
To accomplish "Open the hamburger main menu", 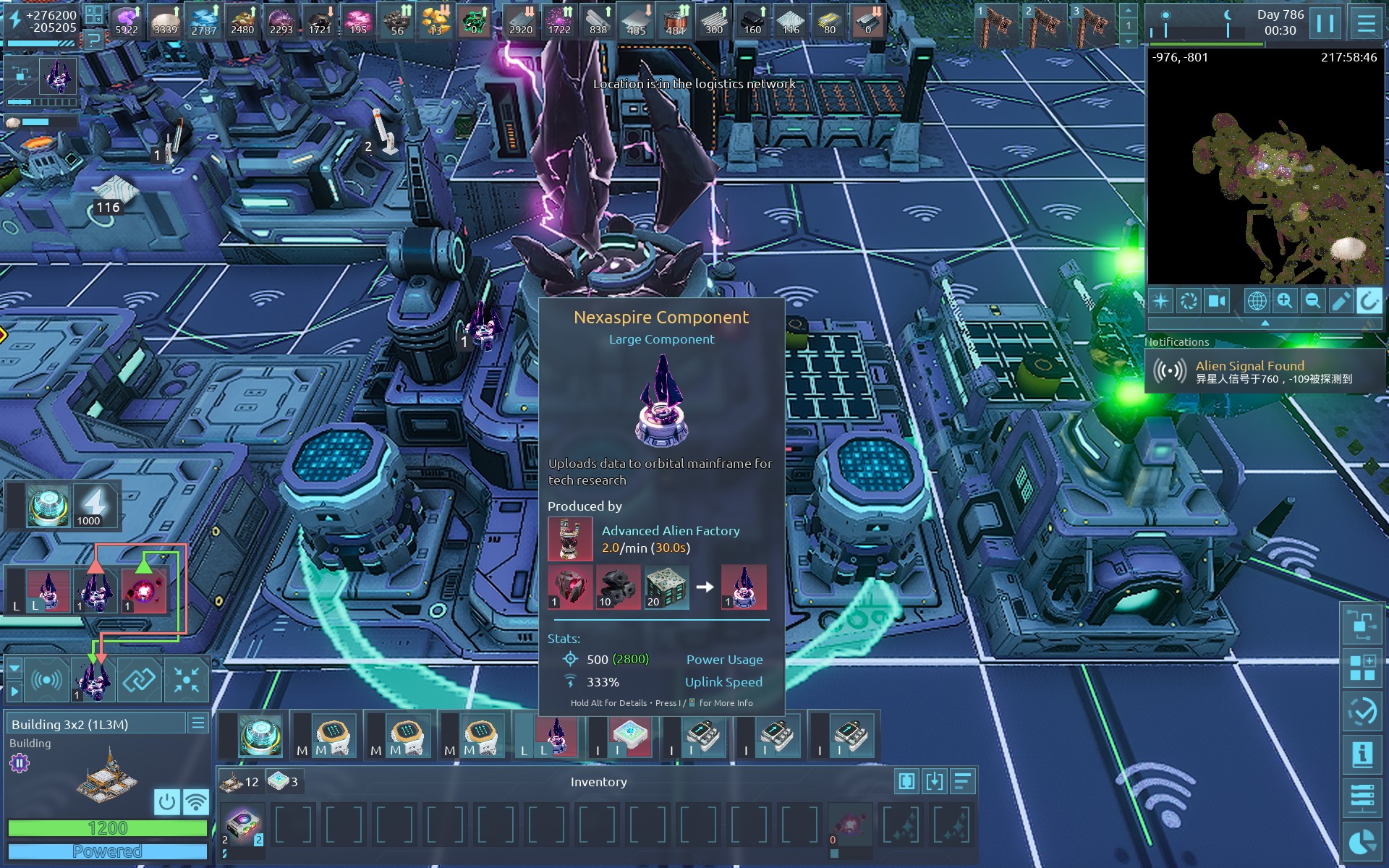I will 1366,23.
